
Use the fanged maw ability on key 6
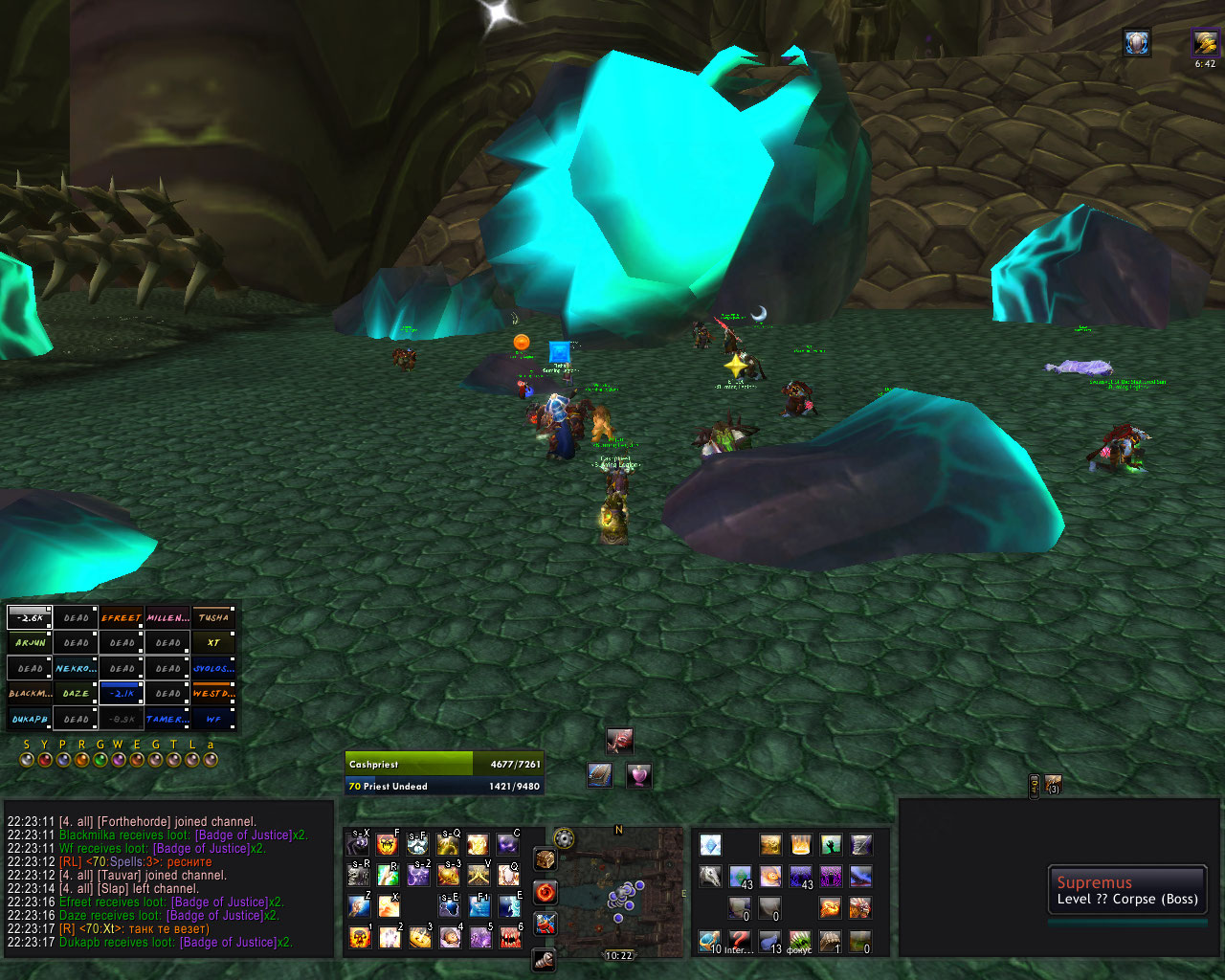(510, 937)
